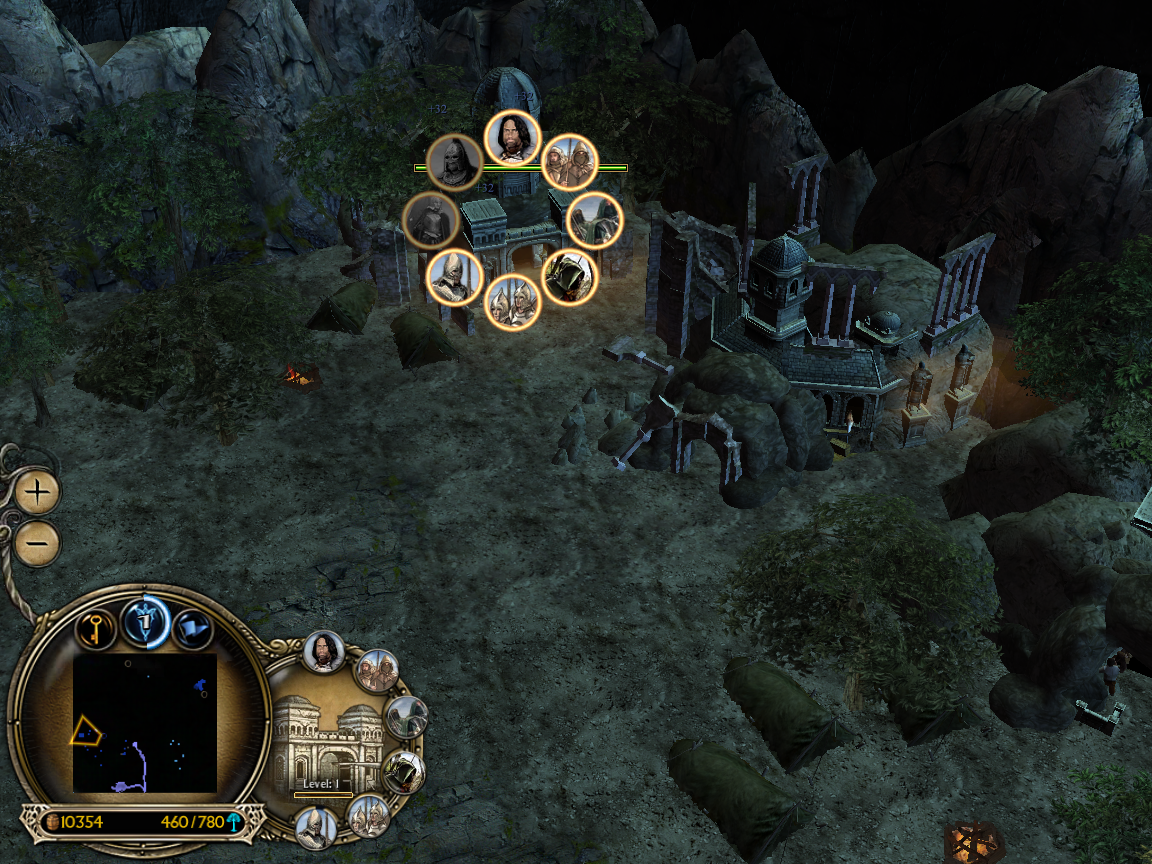Pick the green-hooded archer in the radial menu
This screenshot has width=1152, height=864.
[x=570, y=277]
